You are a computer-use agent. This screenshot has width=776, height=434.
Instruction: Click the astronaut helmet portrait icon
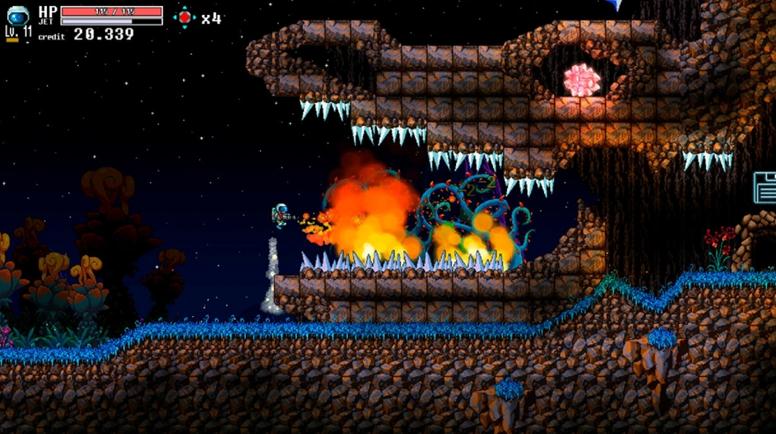pyautogui.click(x=16, y=15)
